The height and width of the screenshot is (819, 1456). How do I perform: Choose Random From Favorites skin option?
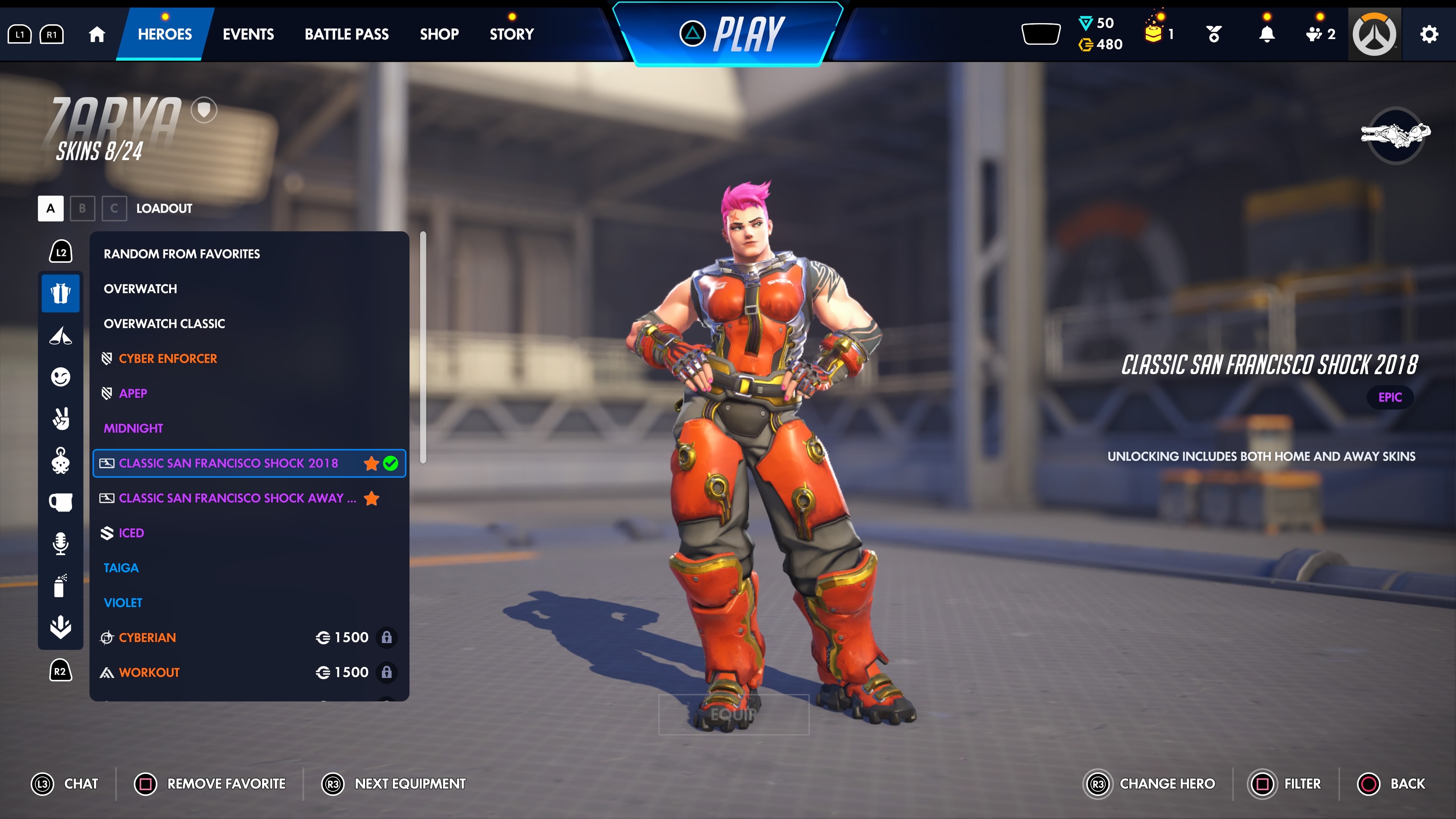[x=182, y=254]
